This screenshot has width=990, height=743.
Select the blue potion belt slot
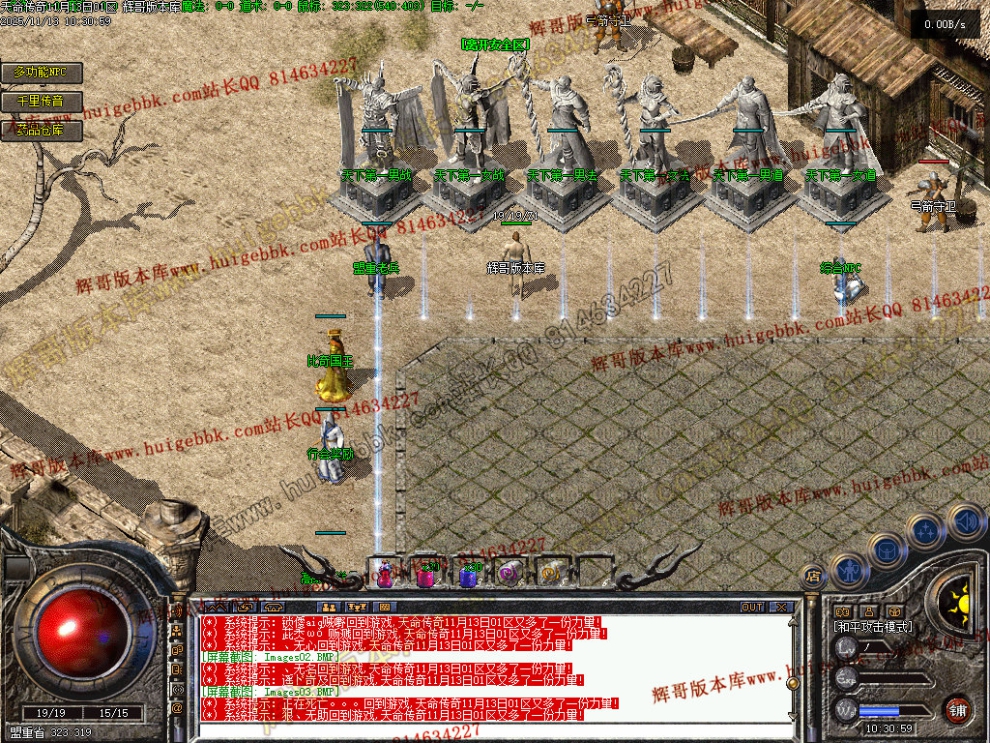469,574
